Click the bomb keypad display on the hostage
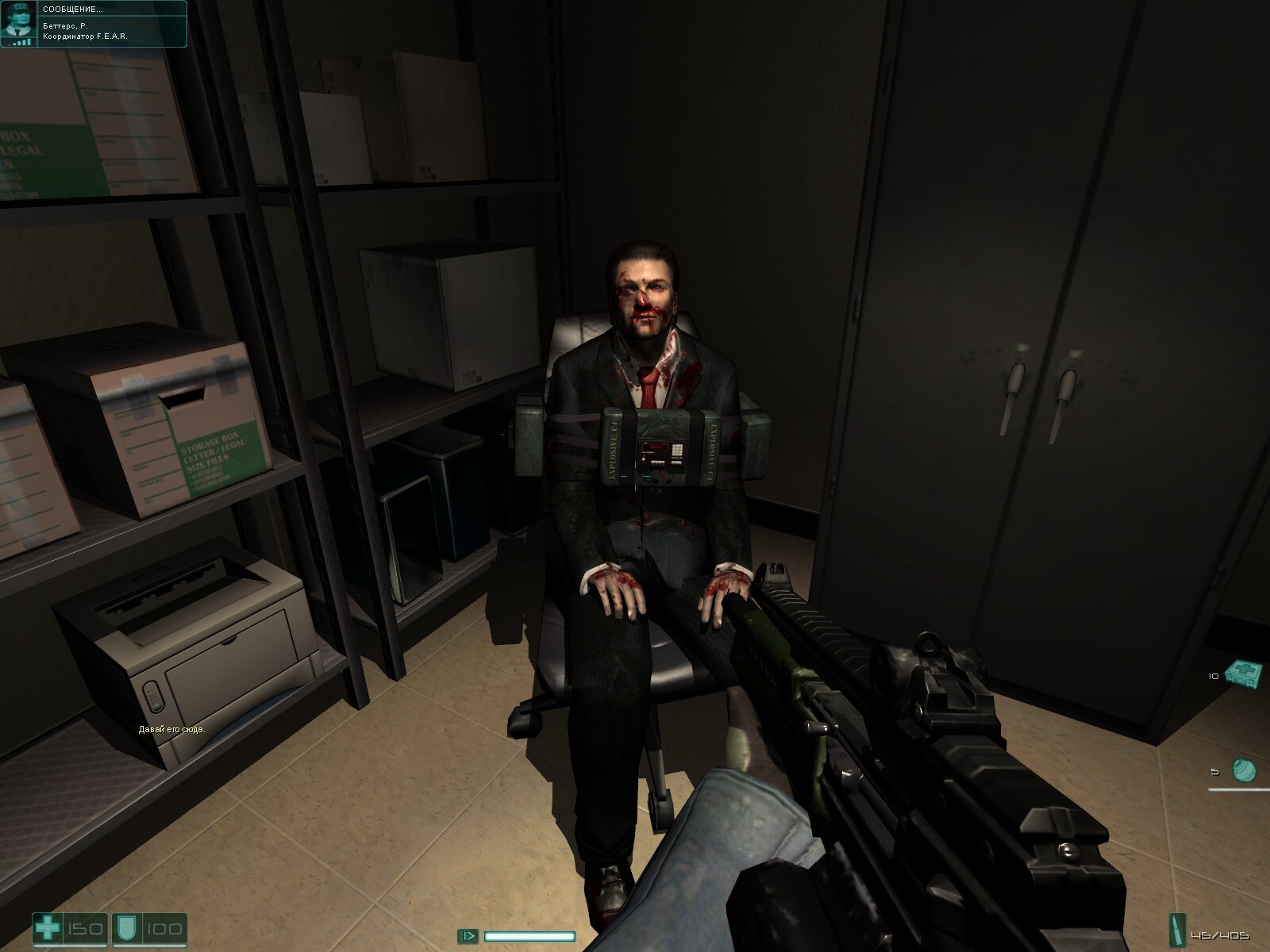Screen dimensions: 1270x952 tap(677, 450)
